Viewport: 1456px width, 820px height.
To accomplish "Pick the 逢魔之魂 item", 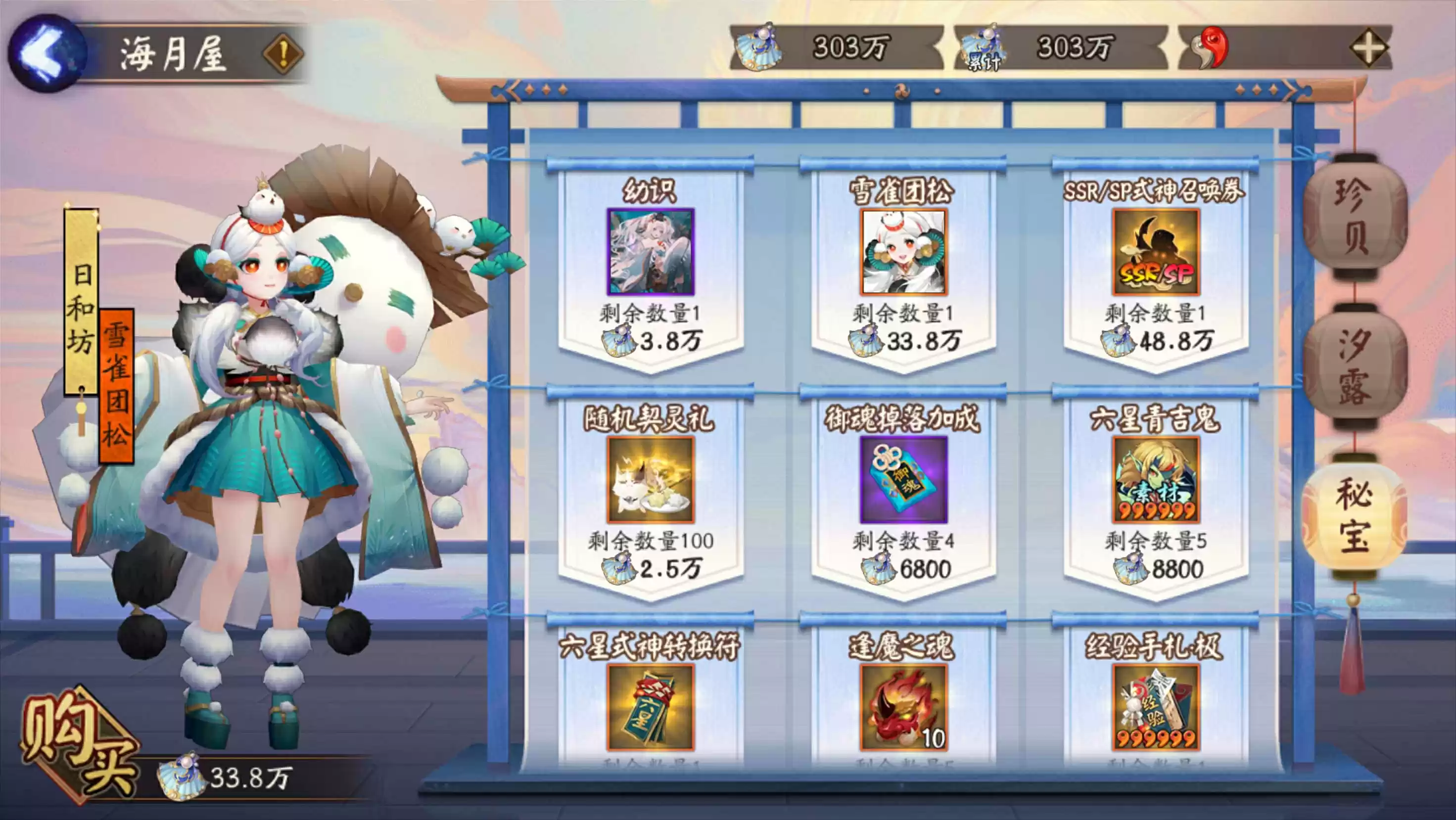I will pos(903,707).
